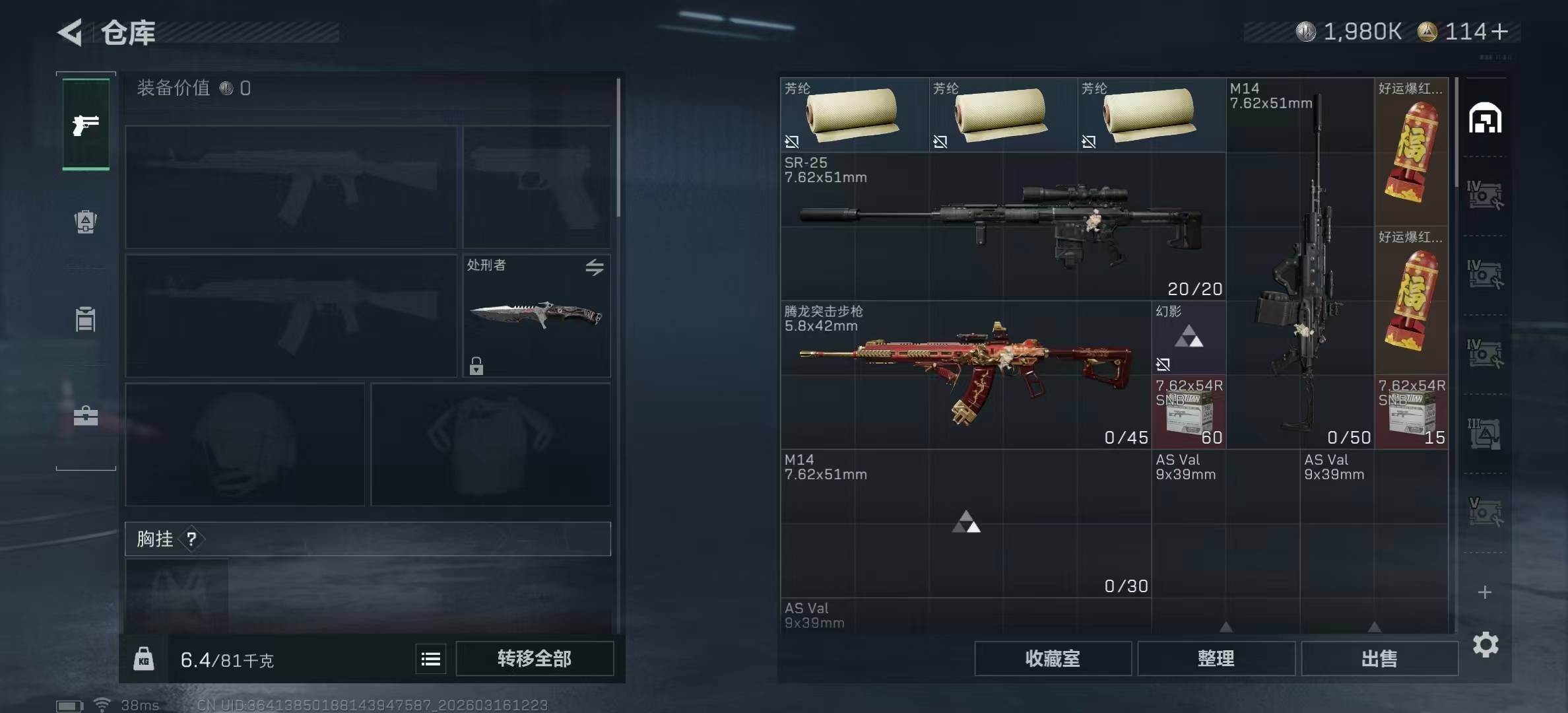Viewport: 1568px width, 713px height.
Task: Go back from the 仓库 screen
Action: (71, 32)
